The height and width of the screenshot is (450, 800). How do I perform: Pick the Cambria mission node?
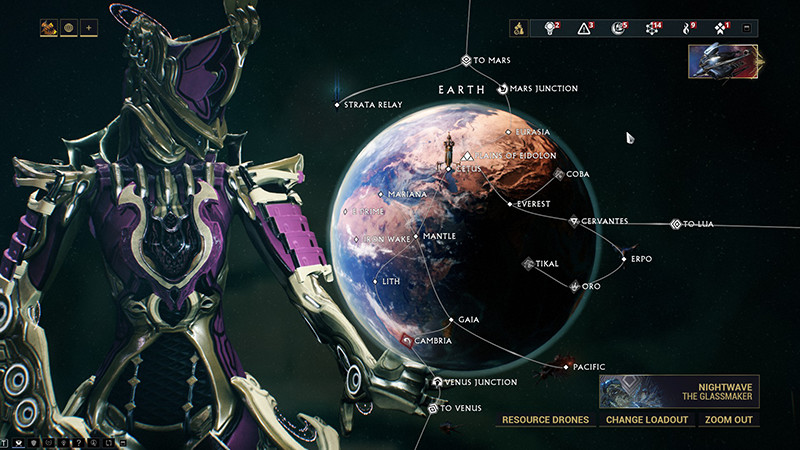click(407, 341)
